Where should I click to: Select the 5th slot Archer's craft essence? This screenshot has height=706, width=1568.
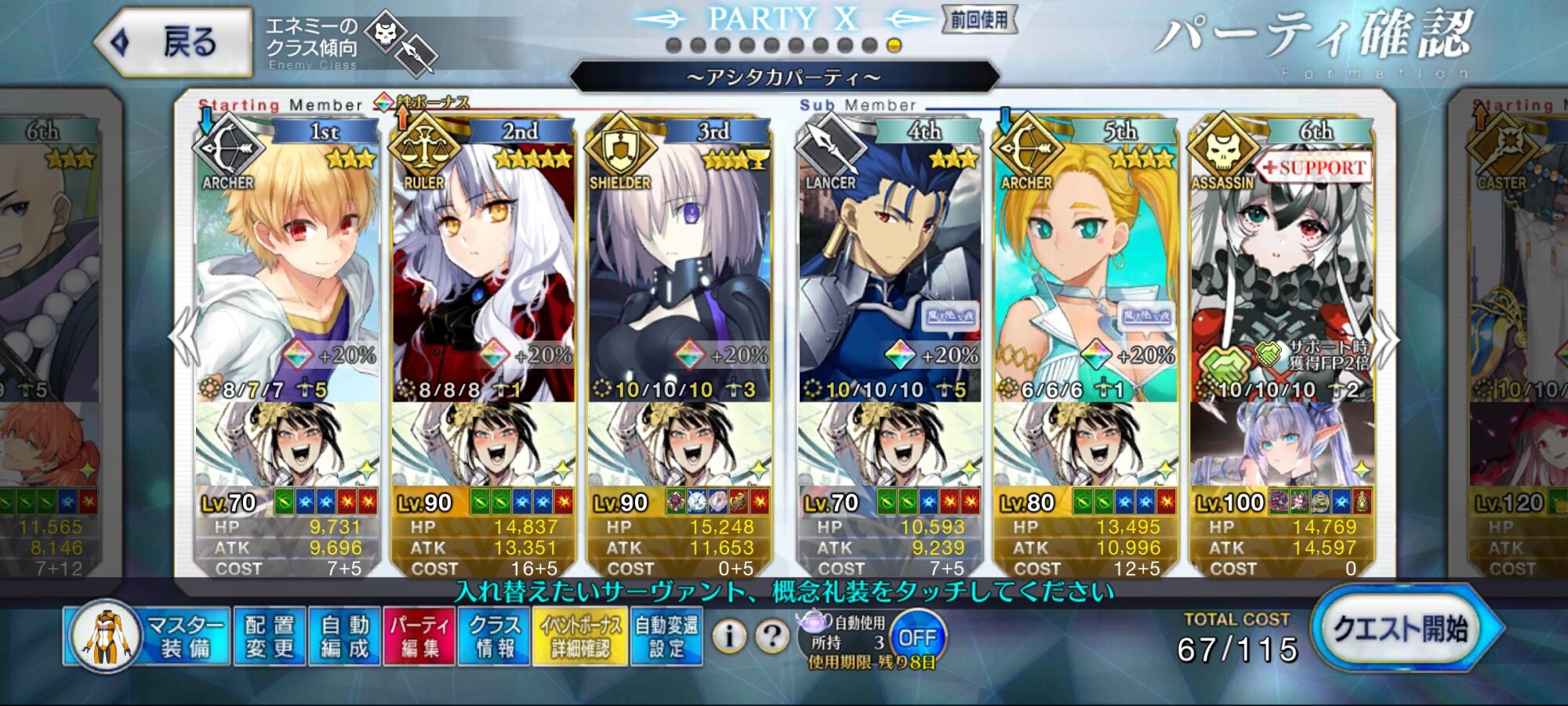pos(1086,443)
